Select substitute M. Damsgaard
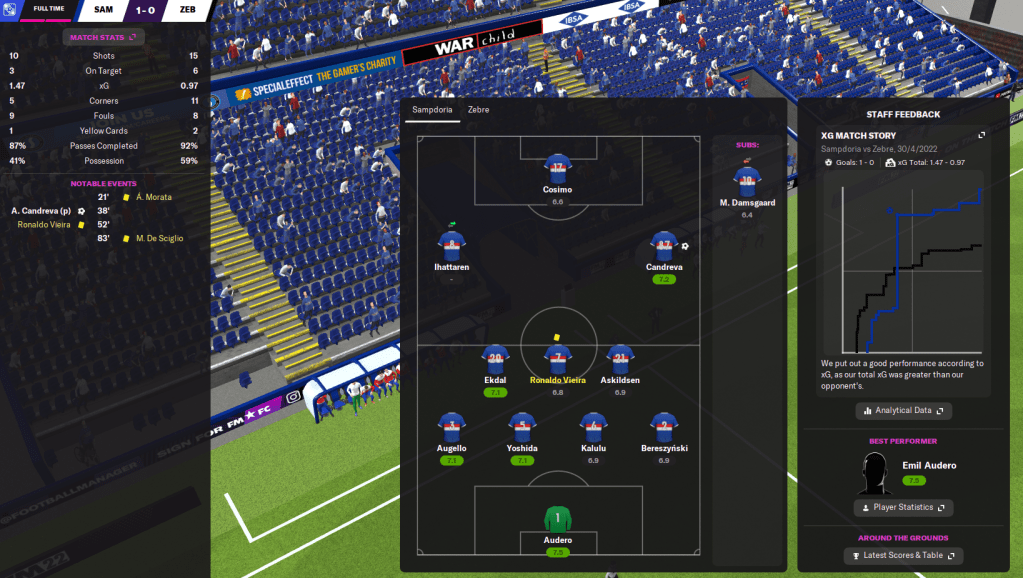 (747, 182)
